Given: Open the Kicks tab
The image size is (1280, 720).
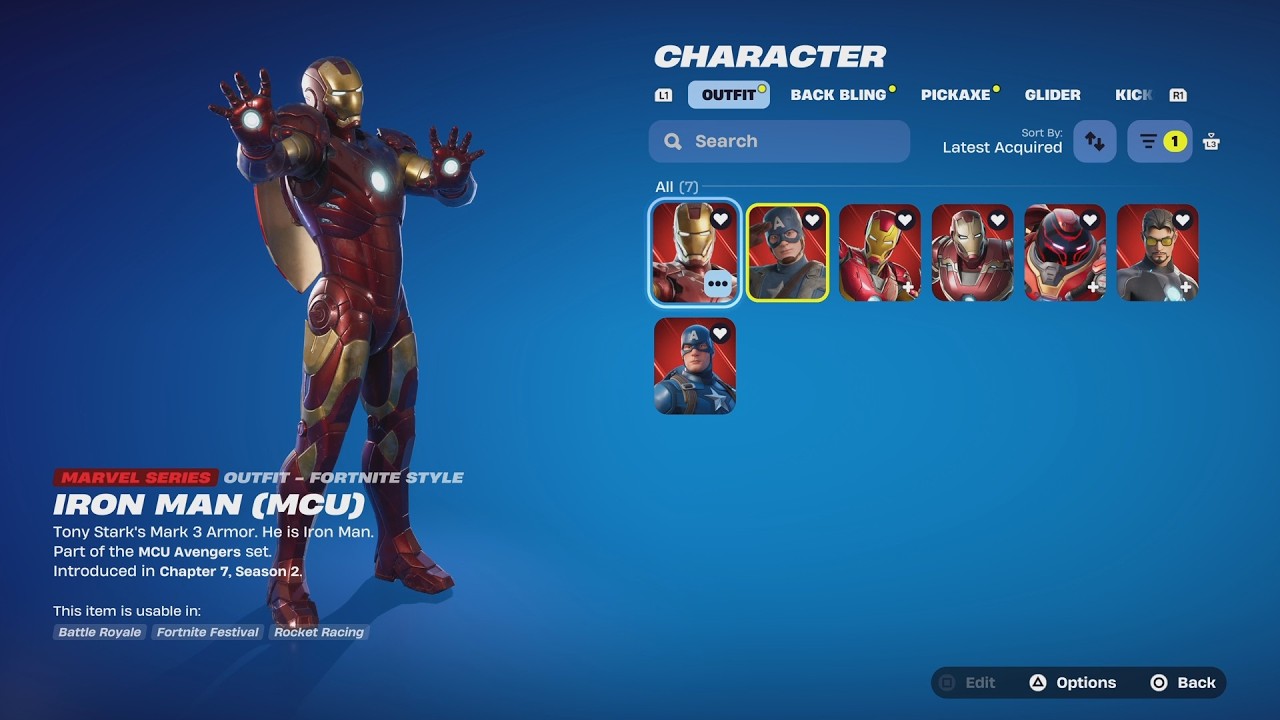Looking at the screenshot, I should 1133,95.
